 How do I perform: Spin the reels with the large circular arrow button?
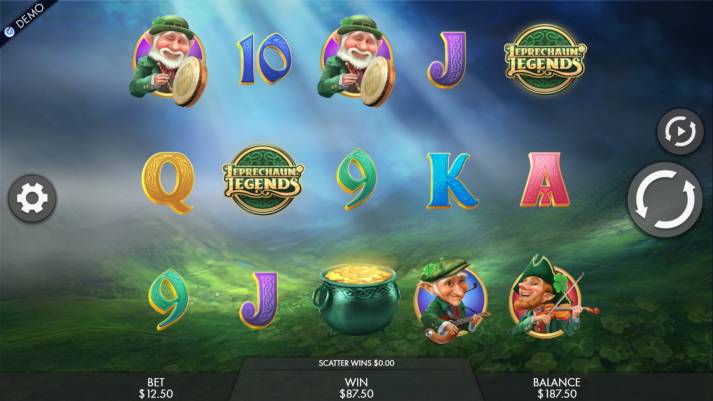click(x=665, y=201)
